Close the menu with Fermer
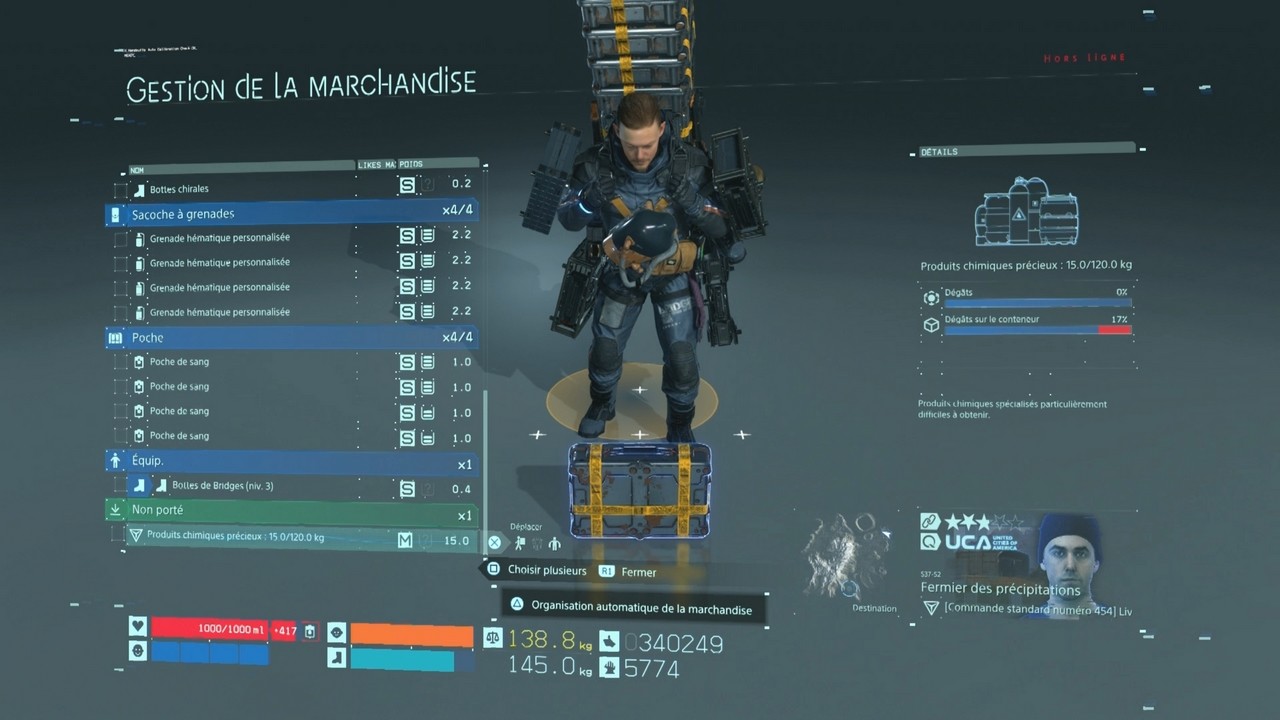Screen dimensions: 1280x720 (x=638, y=572)
